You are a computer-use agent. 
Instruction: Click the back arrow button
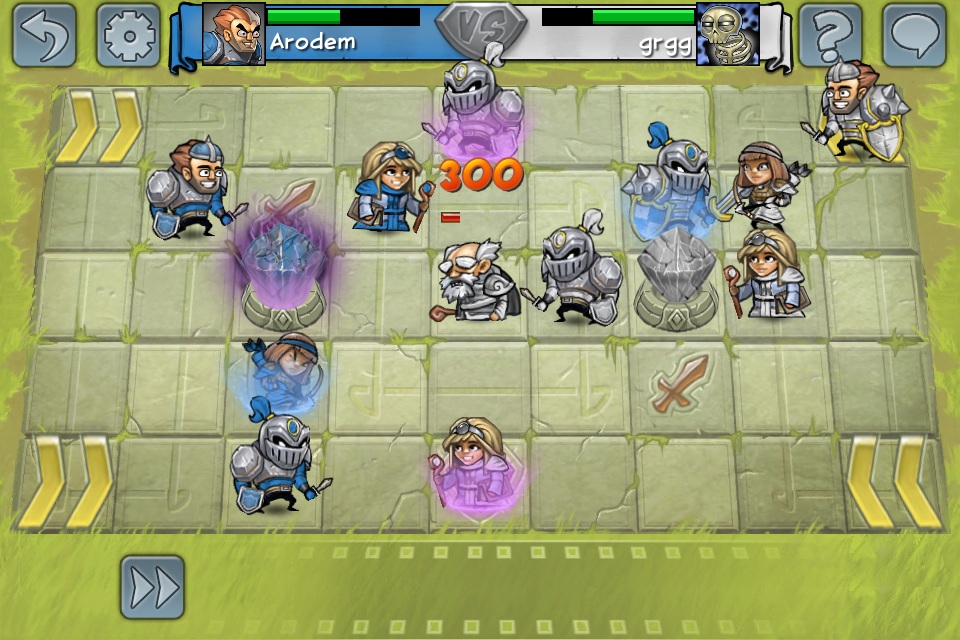click(x=45, y=35)
